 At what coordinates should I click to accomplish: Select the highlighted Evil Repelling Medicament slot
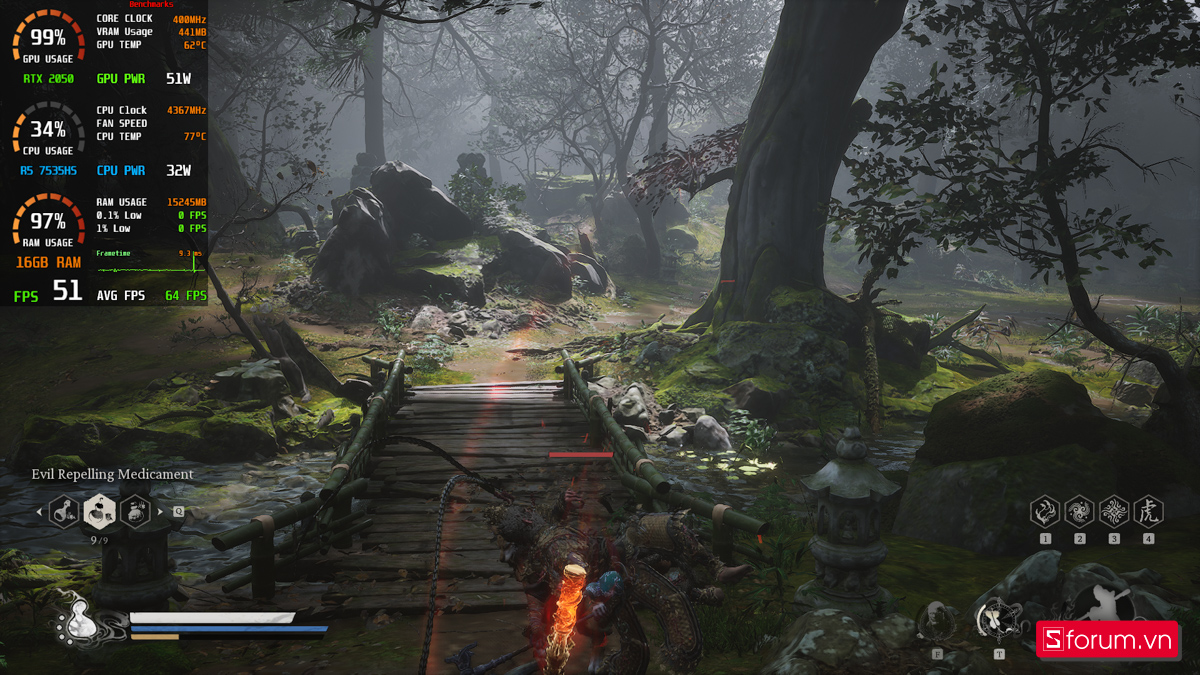coord(99,512)
